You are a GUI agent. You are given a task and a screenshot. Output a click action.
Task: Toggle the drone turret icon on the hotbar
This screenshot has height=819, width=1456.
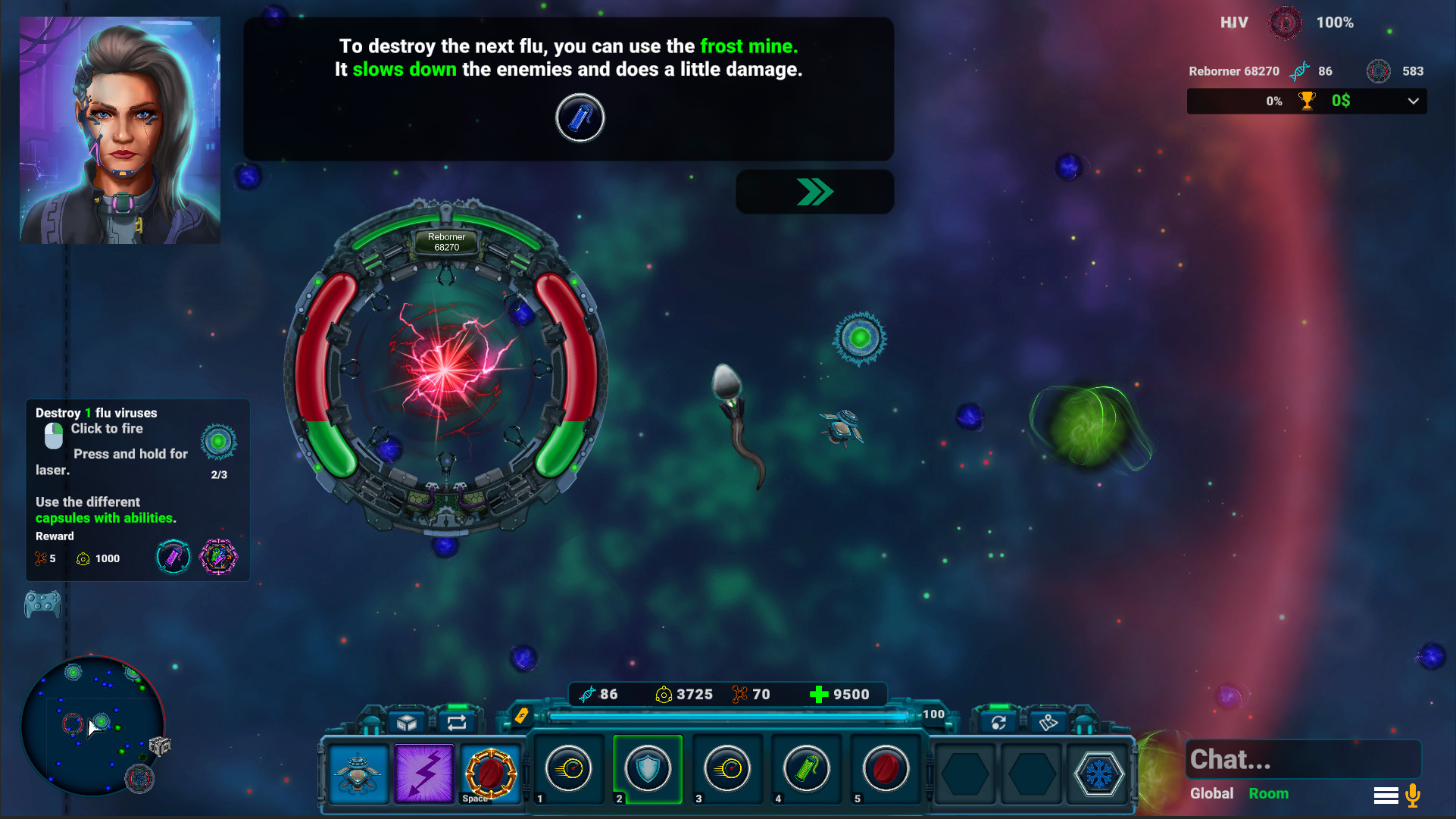358,774
